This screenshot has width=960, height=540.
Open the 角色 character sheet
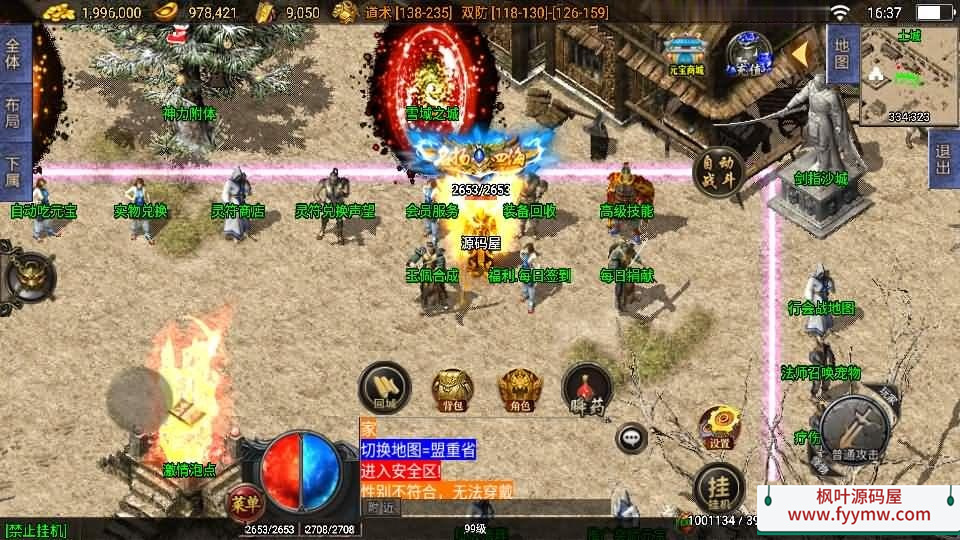518,387
